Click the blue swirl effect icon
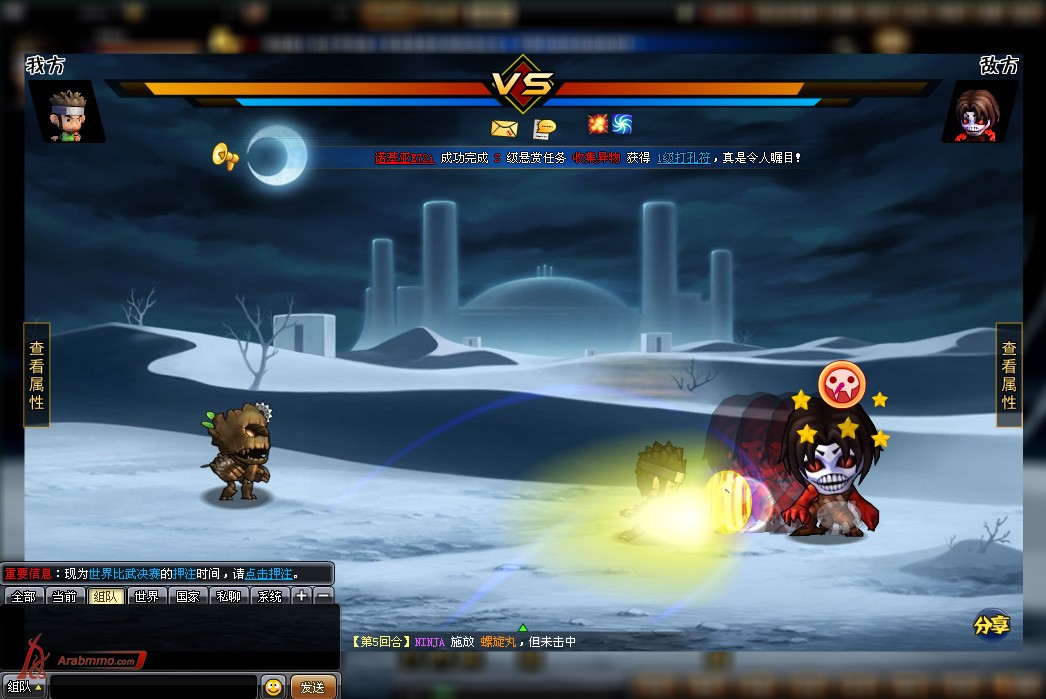The width and height of the screenshot is (1046, 699). [x=622, y=124]
